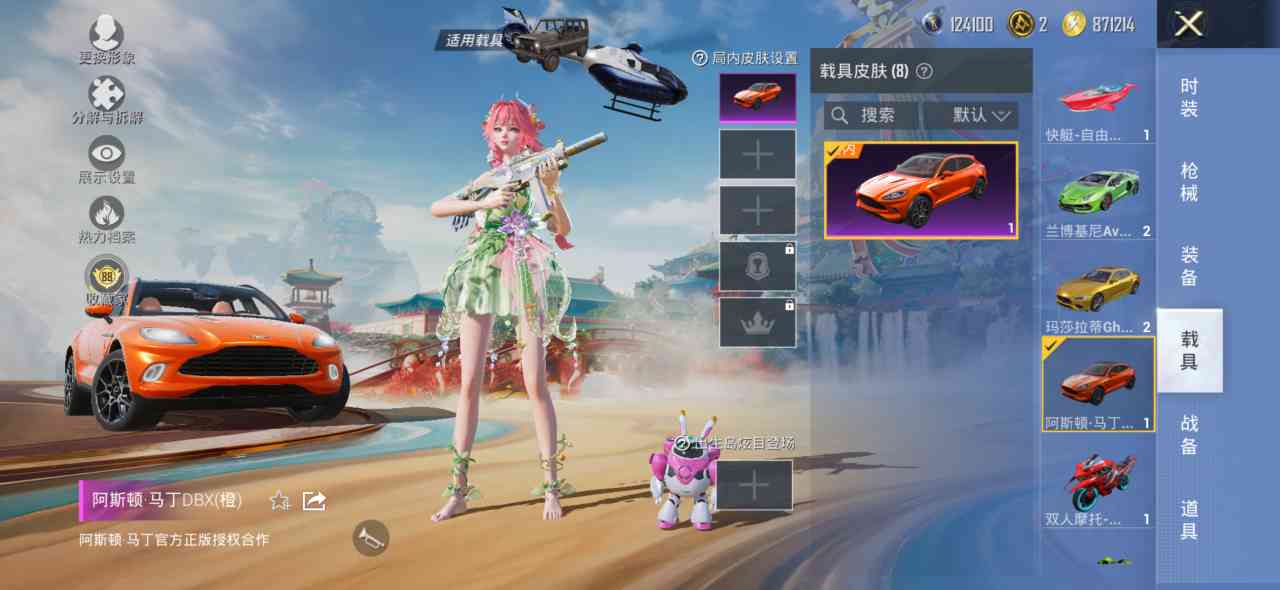Choose the pink speedboat 快艇 vehicle
1280x590 pixels.
1098,106
